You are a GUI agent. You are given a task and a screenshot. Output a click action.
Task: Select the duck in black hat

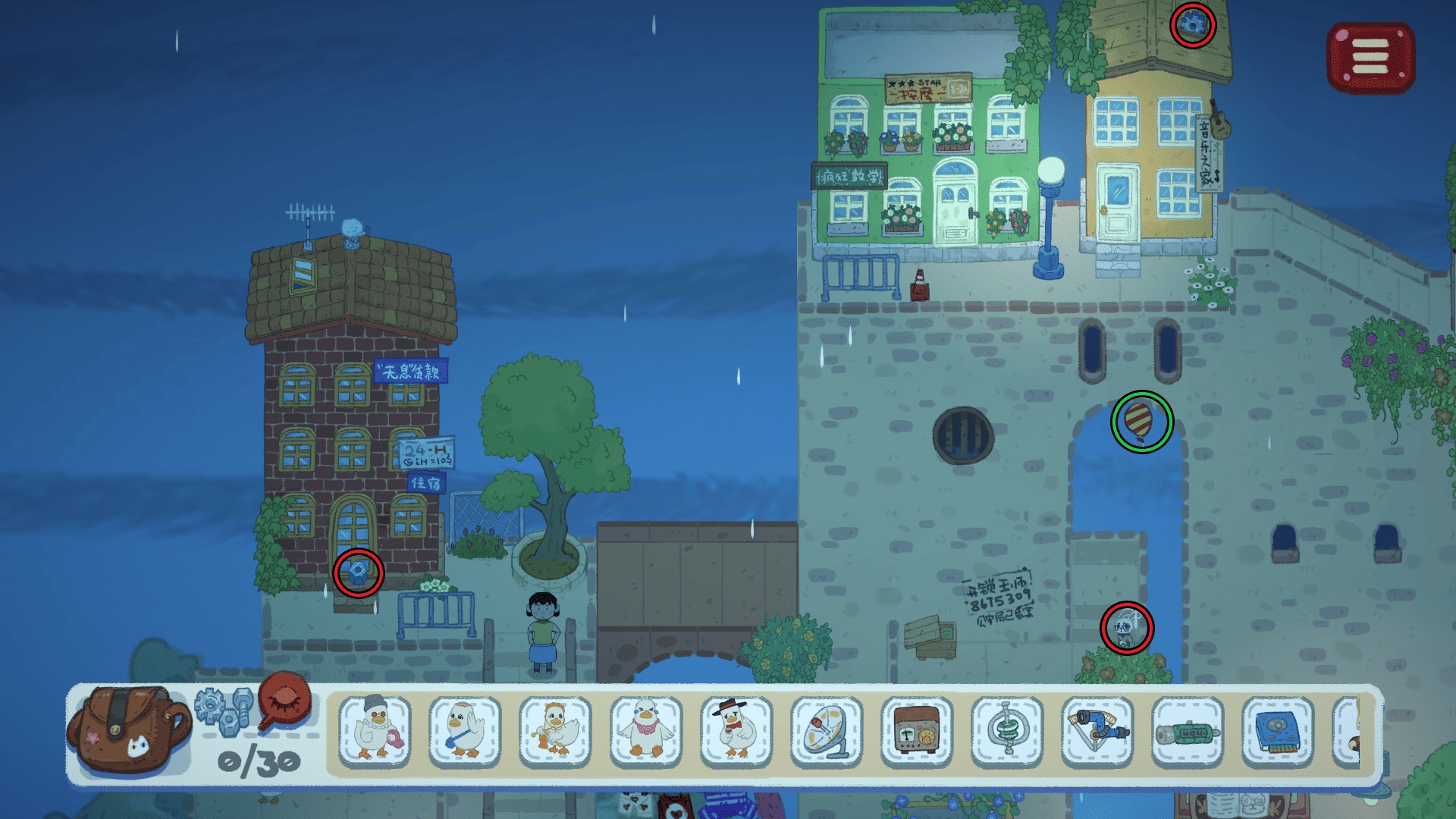click(736, 730)
